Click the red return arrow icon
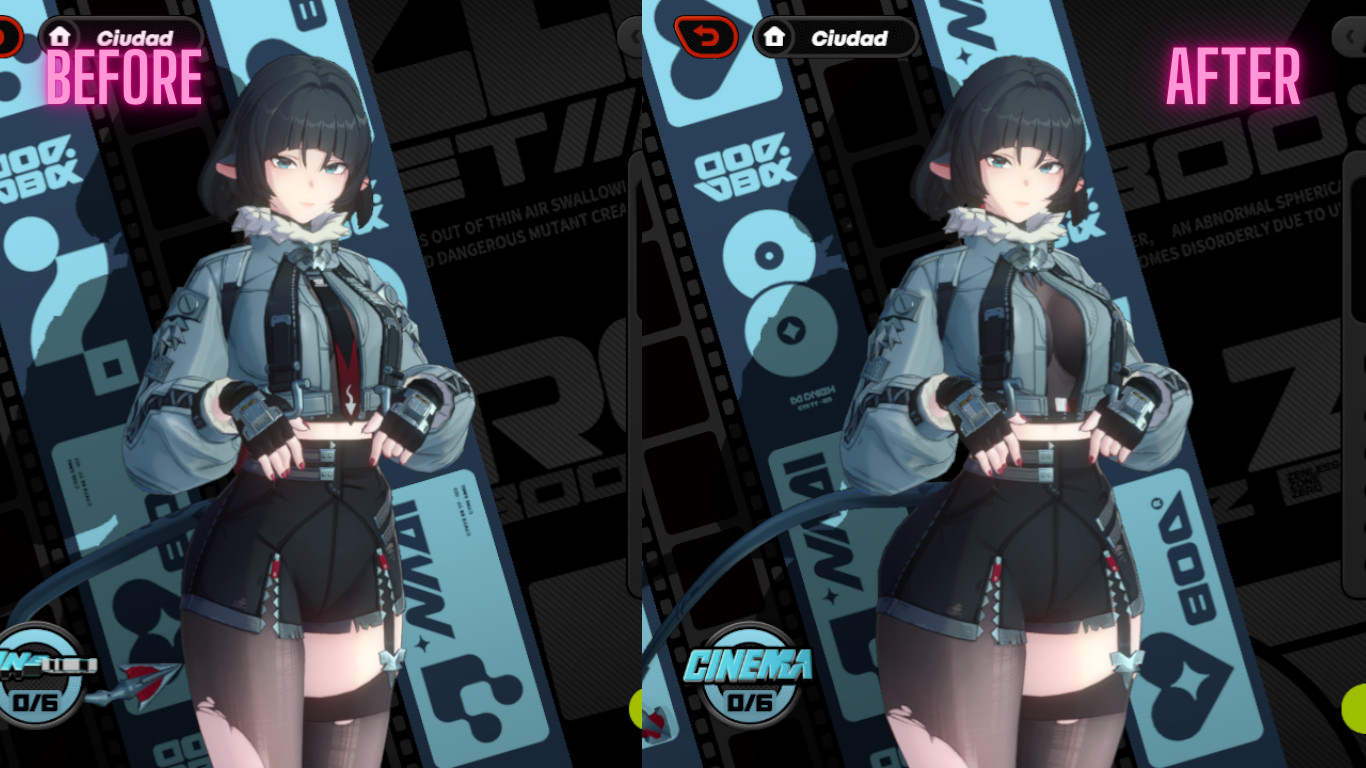Viewport: 1366px width, 768px height. (x=705, y=37)
